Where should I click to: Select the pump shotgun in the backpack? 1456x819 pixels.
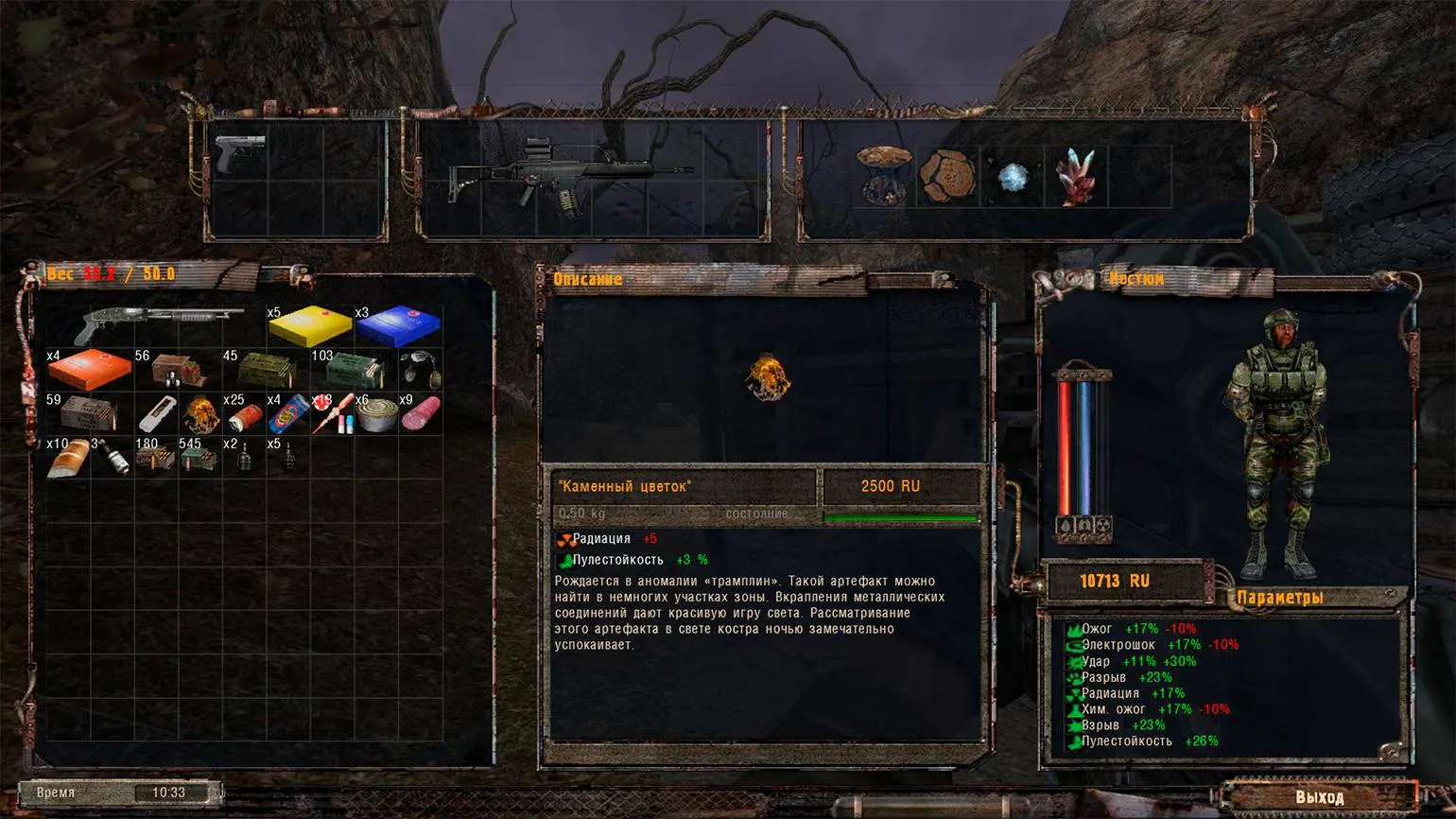tap(156, 325)
